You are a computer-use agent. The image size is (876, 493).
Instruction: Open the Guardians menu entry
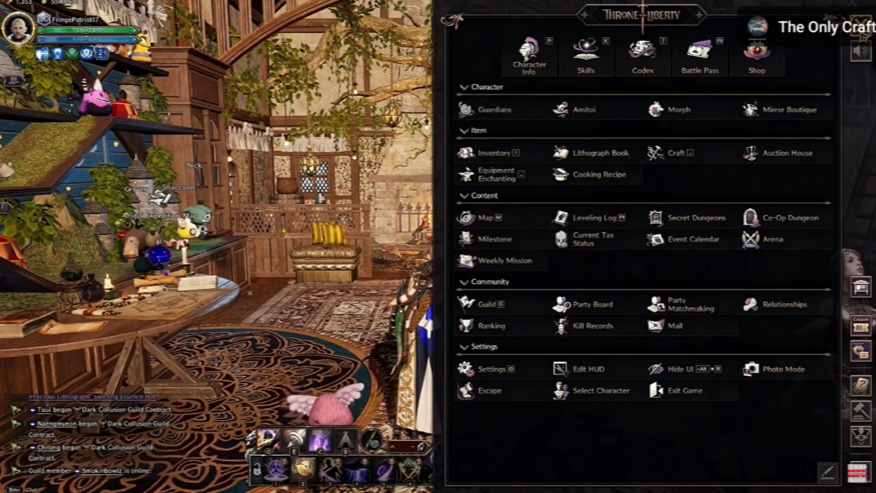[487, 110]
